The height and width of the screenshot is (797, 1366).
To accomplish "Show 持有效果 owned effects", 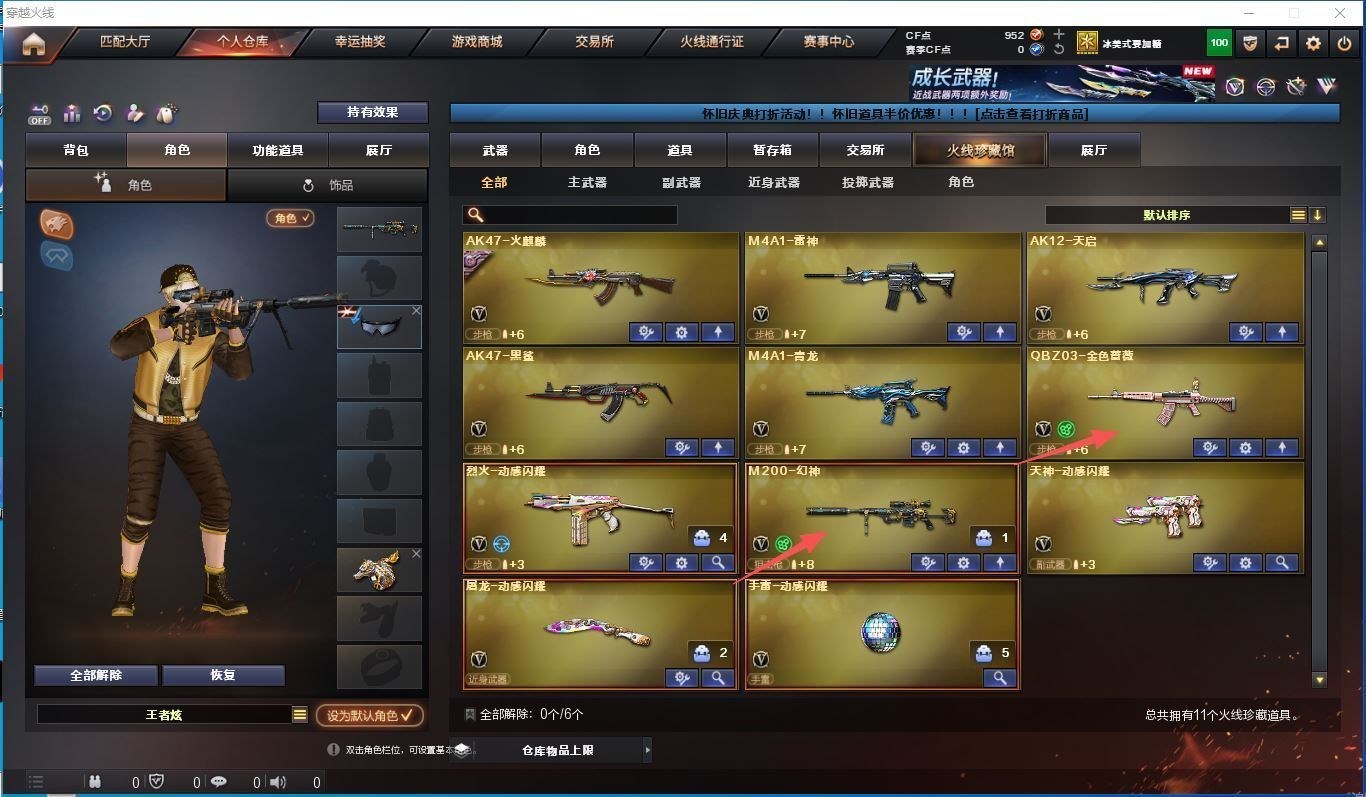I will point(372,112).
